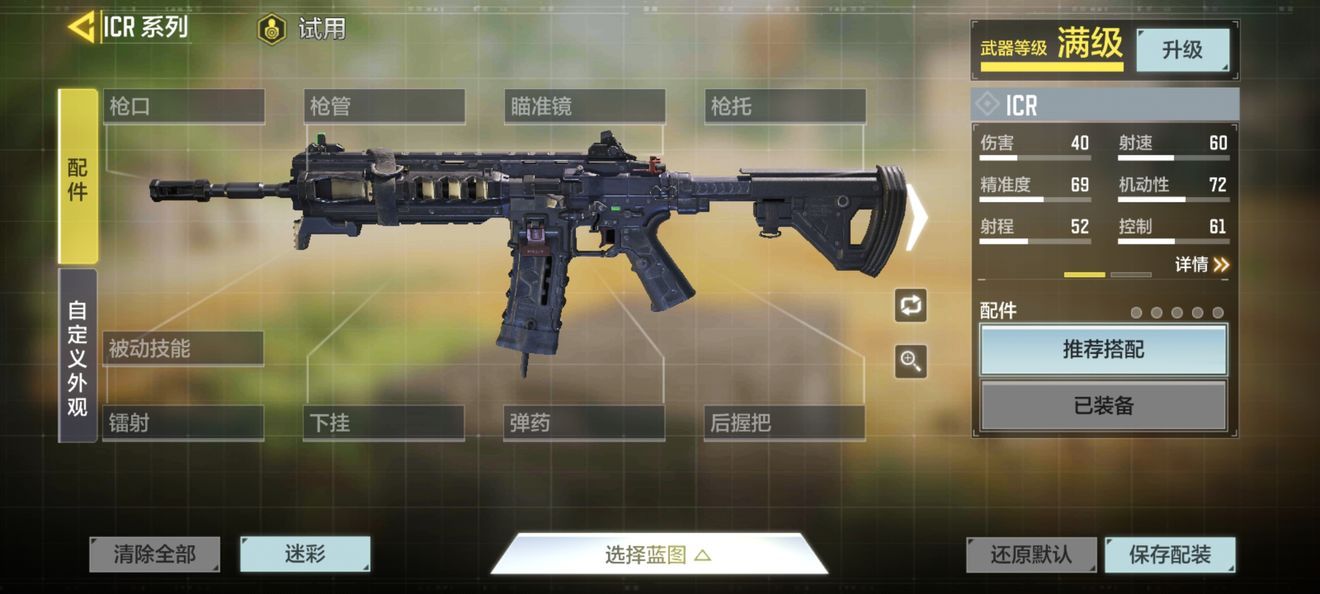Select the 下挂 underbarrel slot

pyautogui.click(x=384, y=423)
